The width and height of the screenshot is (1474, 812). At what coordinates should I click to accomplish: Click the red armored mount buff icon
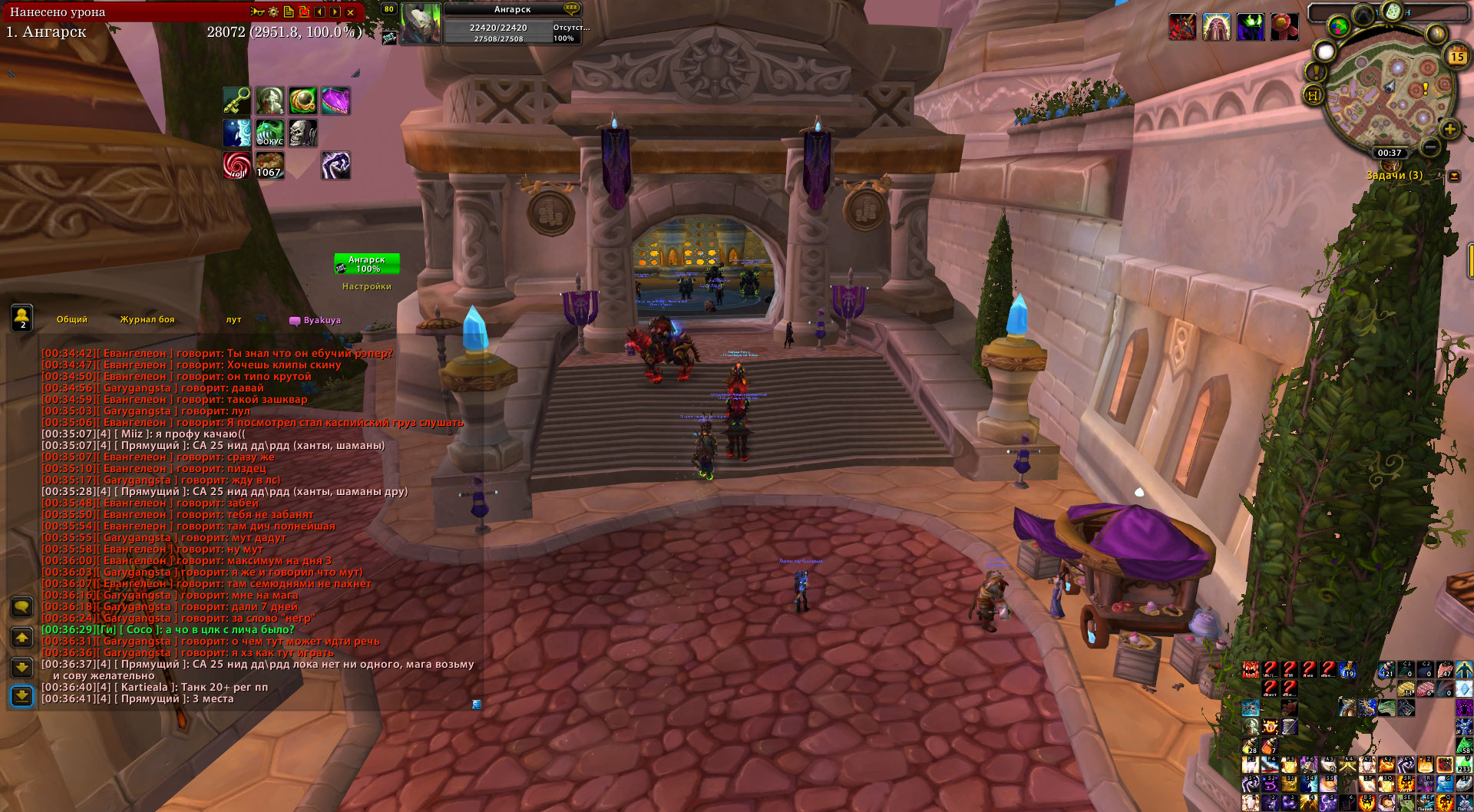1182,27
